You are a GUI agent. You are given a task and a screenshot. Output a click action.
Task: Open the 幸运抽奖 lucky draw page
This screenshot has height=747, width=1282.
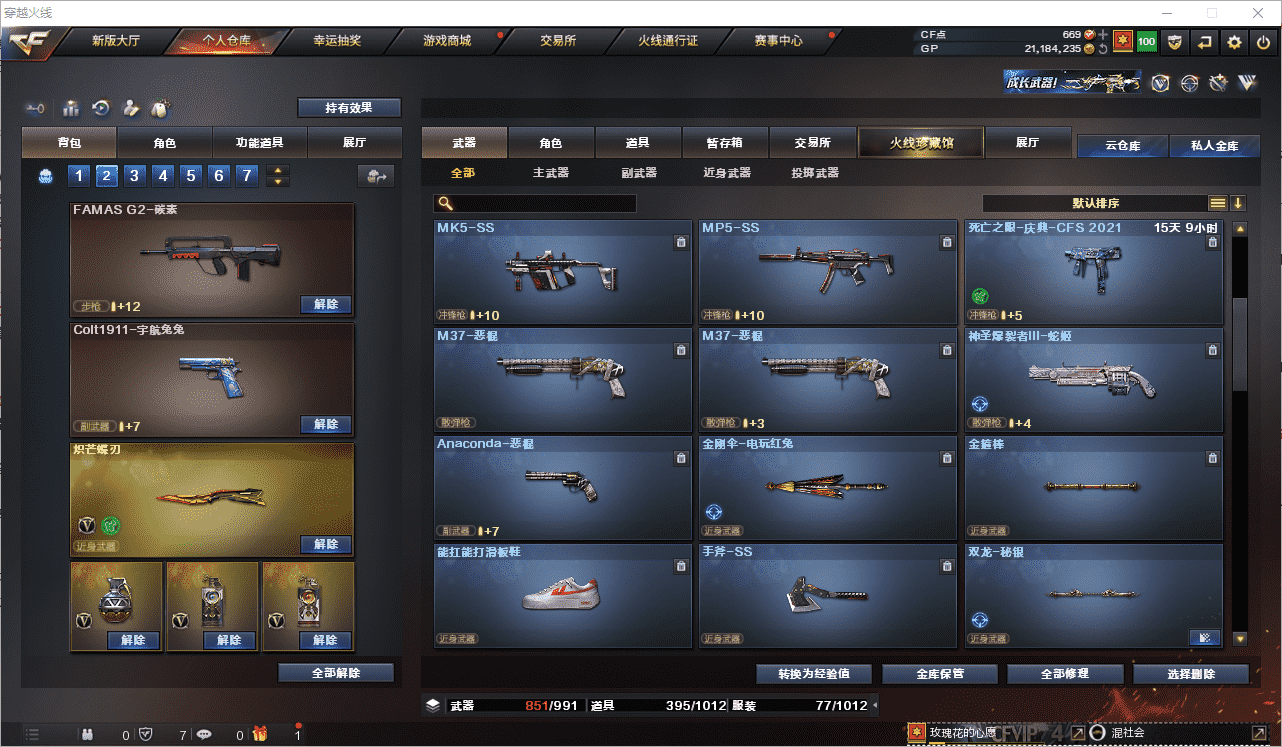(x=337, y=41)
